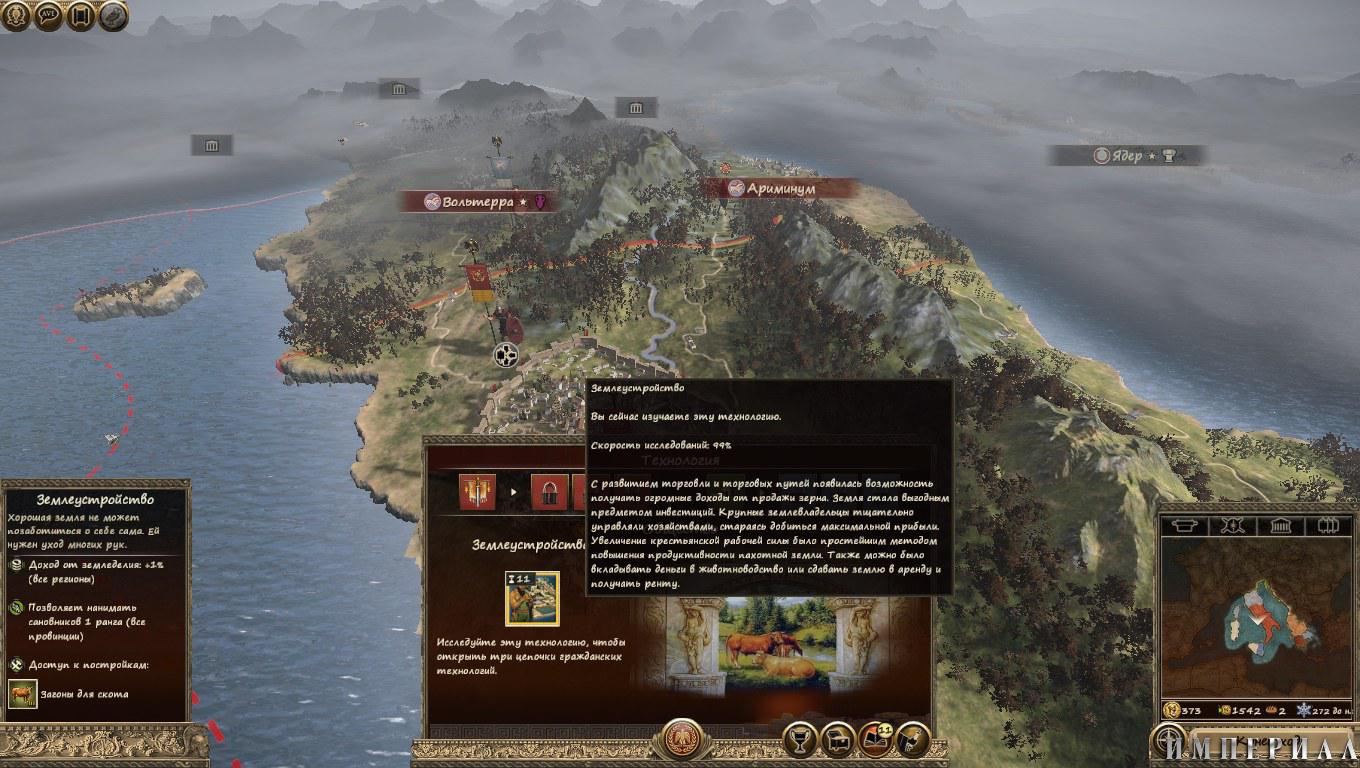Click the Загоны для скота building icon
1360x768 pixels.
click(x=22, y=693)
